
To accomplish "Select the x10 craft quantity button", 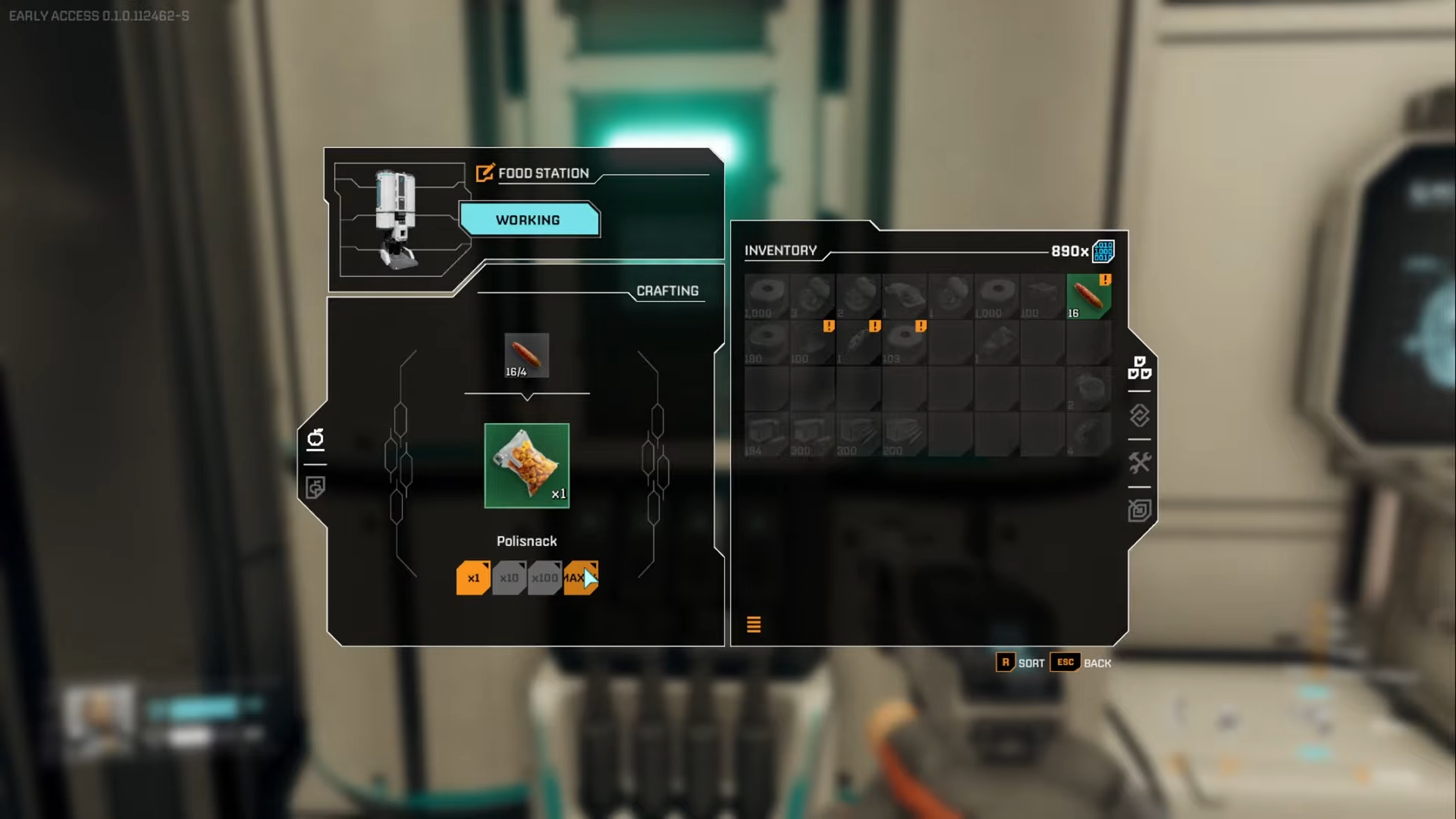I will pos(509,578).
